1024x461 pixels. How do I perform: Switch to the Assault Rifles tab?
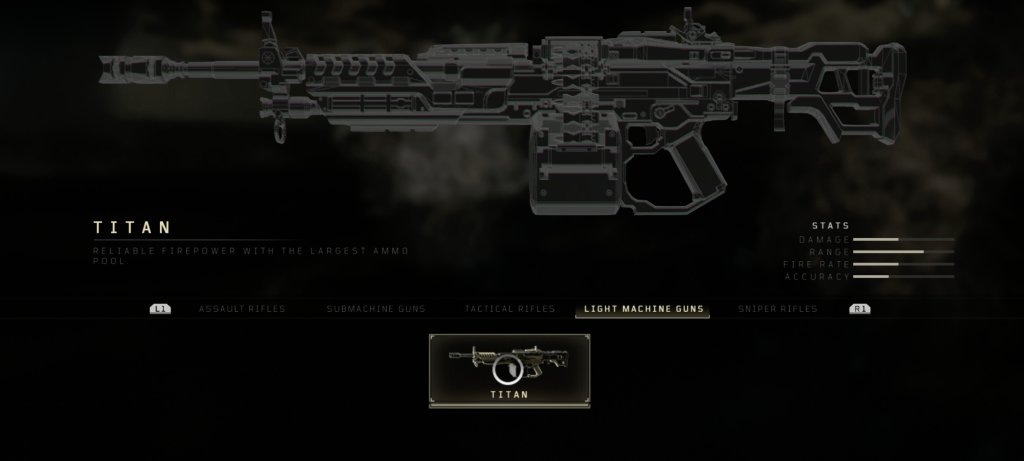(241, 309)
